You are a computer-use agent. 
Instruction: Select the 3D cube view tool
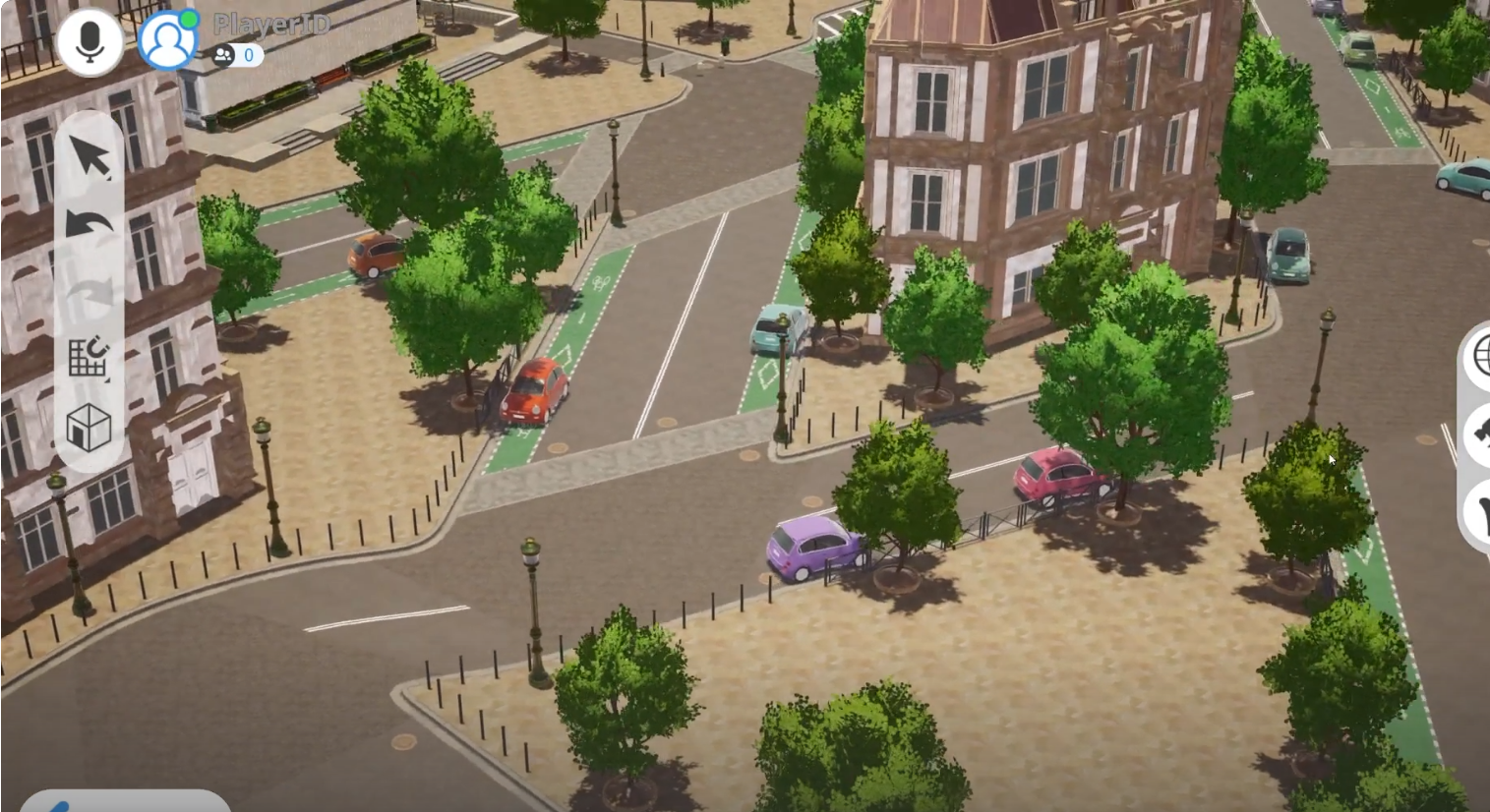coord(89,429)
